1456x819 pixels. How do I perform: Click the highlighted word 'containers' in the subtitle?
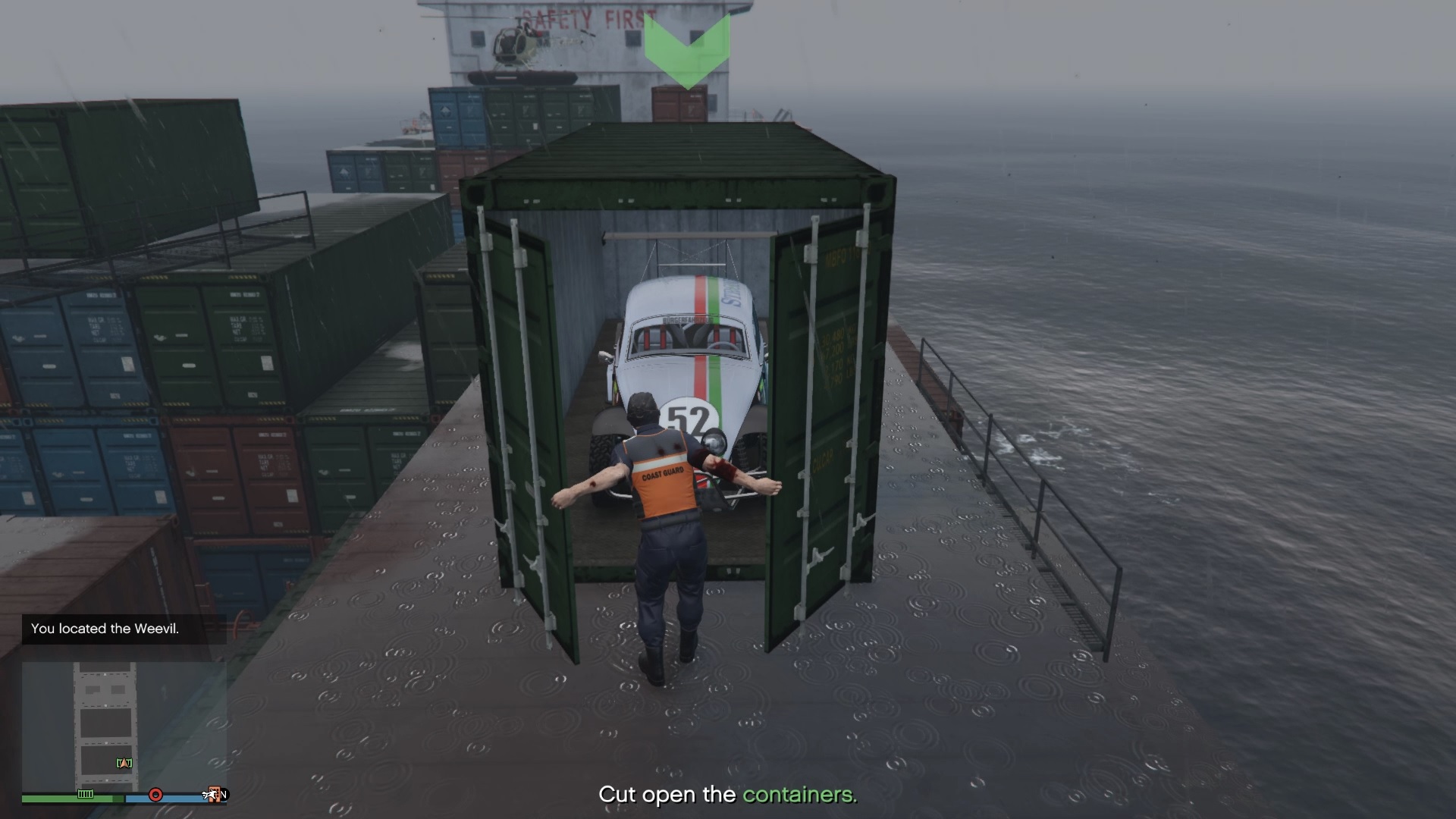pos(799,795)
